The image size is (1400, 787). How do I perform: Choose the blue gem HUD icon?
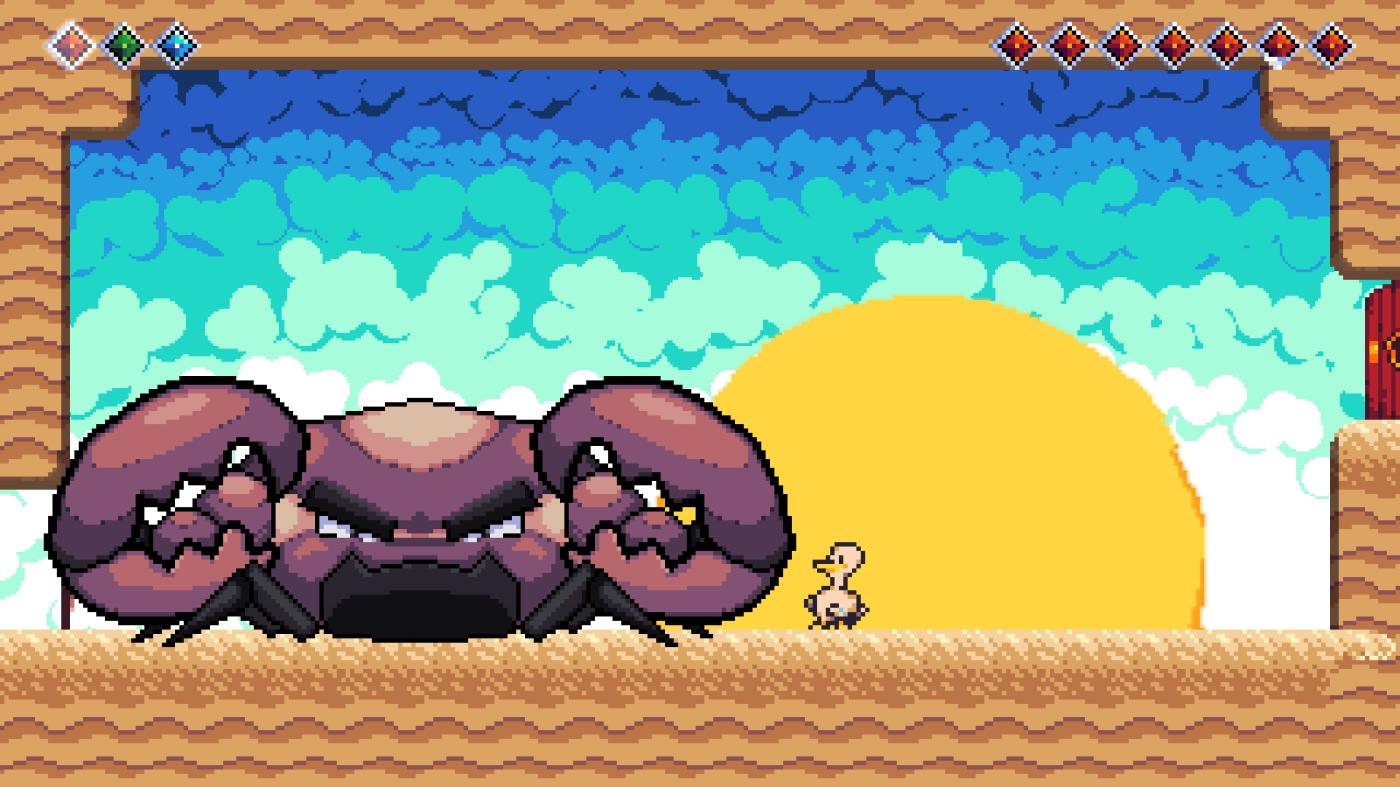176,45
